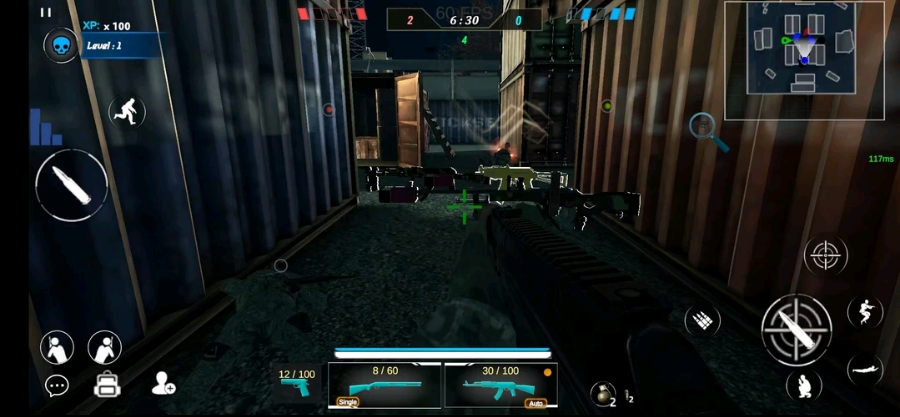Go prone with the lying soldier button
The image size is (900, 417).
click(864, 370)
